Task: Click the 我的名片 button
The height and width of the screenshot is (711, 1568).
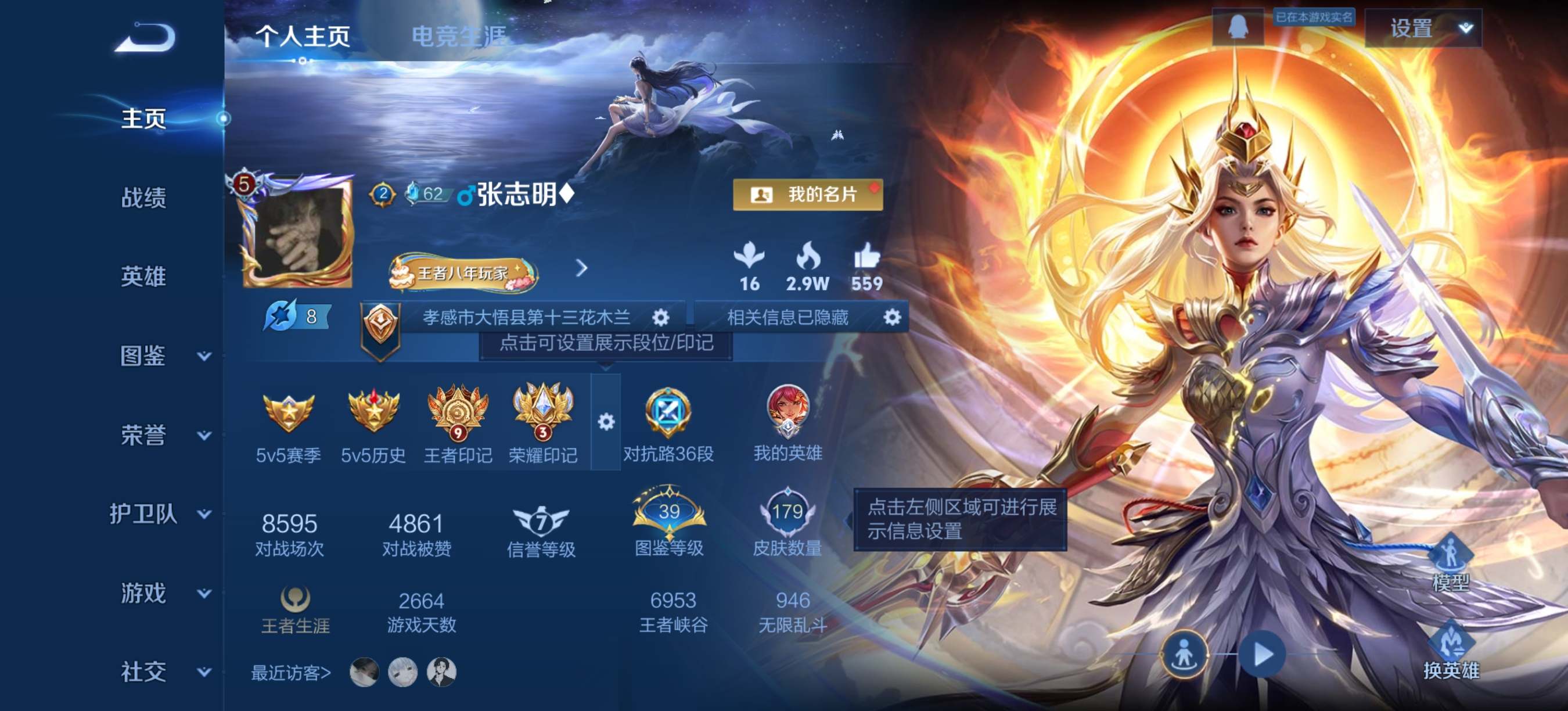Action: tap(808, 195)
